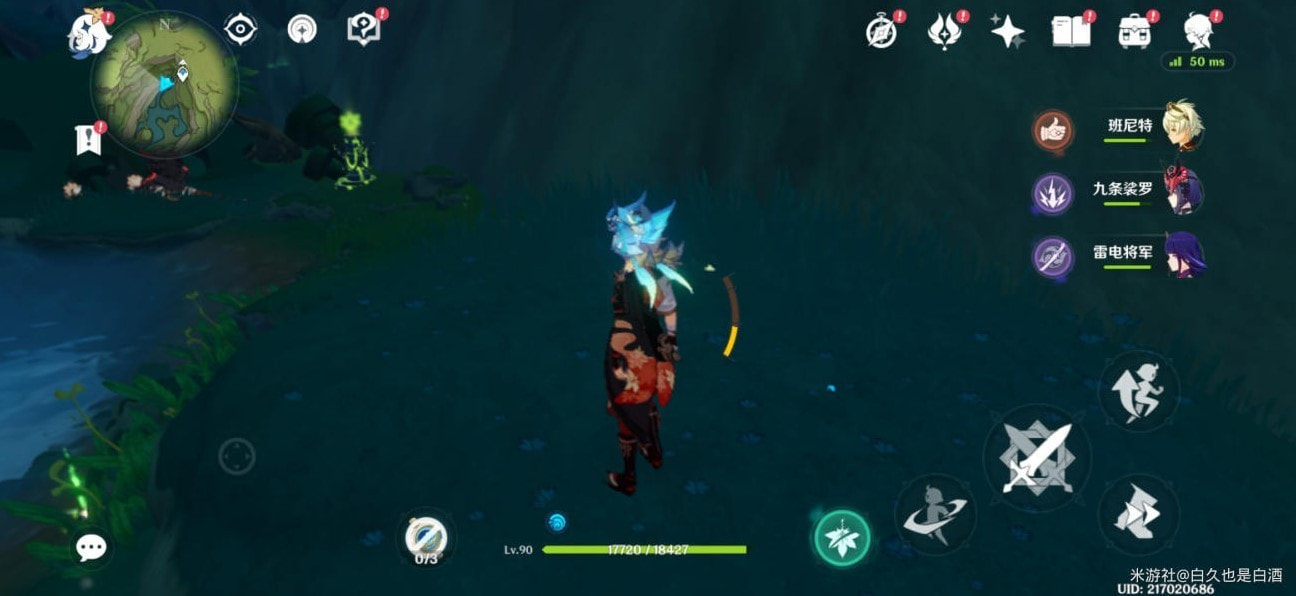
Task: Open the four-pointed star wish icon
Action: point(1007,32)
